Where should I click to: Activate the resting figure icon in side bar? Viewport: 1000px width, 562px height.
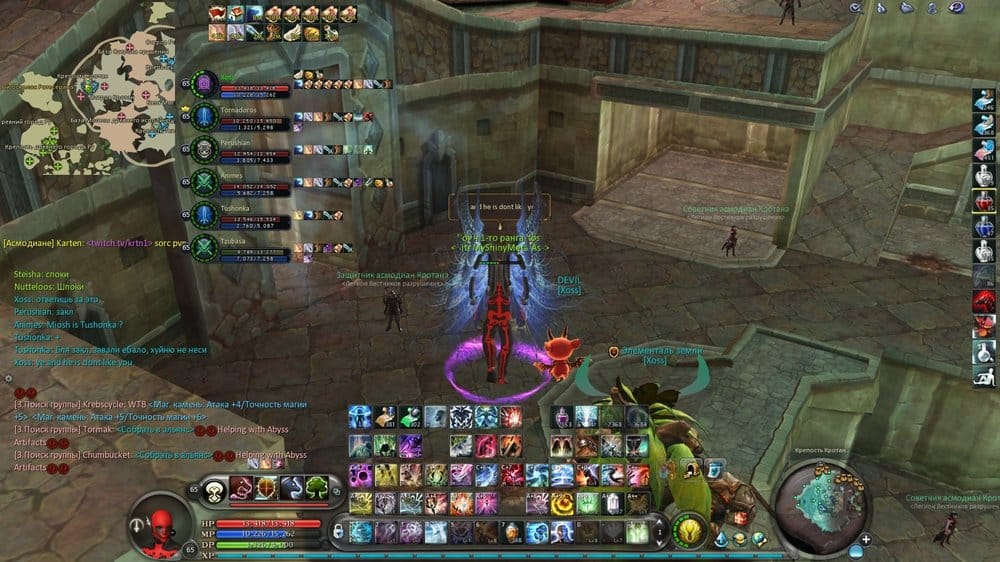984,375
